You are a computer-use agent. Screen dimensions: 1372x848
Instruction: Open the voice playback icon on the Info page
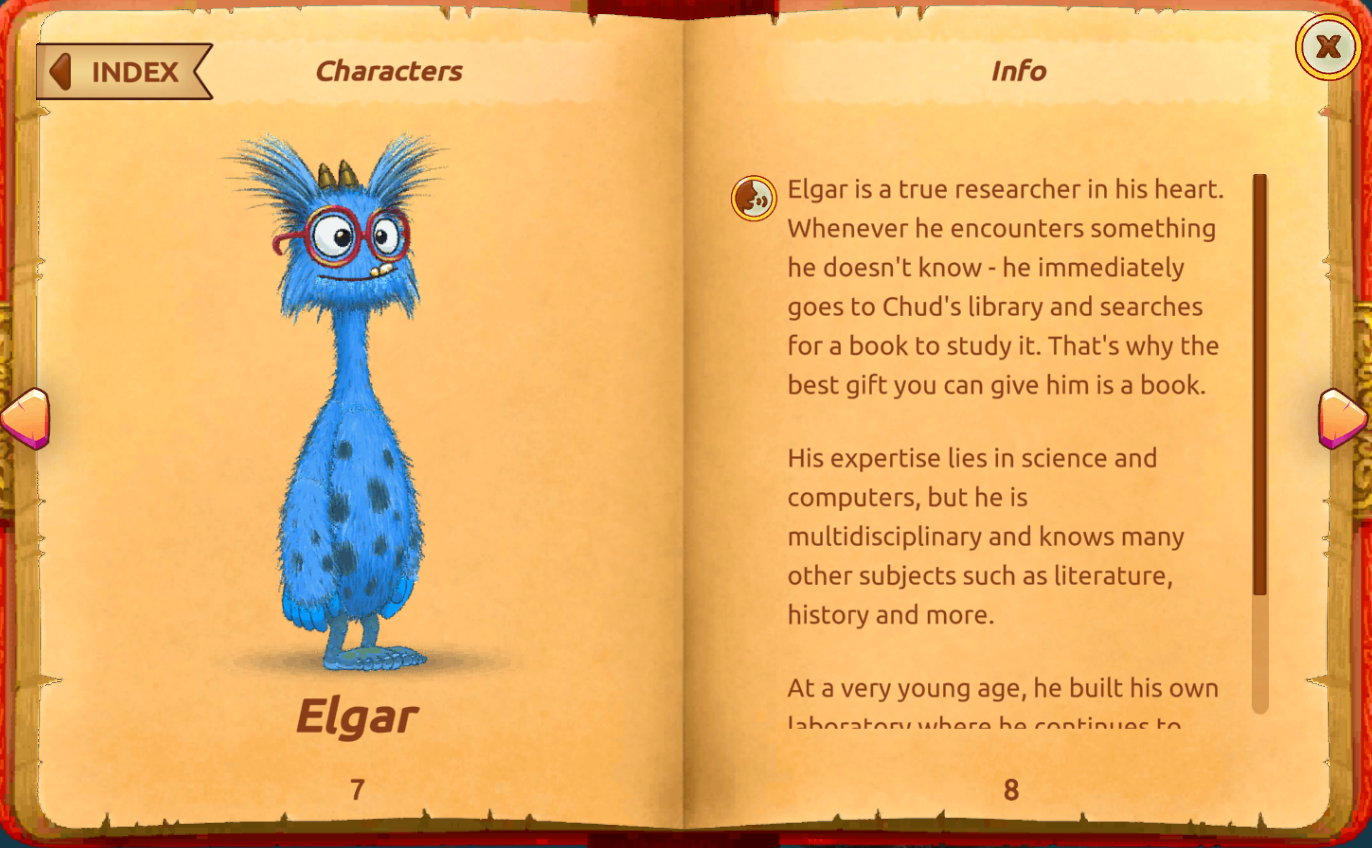pos(754,198)
